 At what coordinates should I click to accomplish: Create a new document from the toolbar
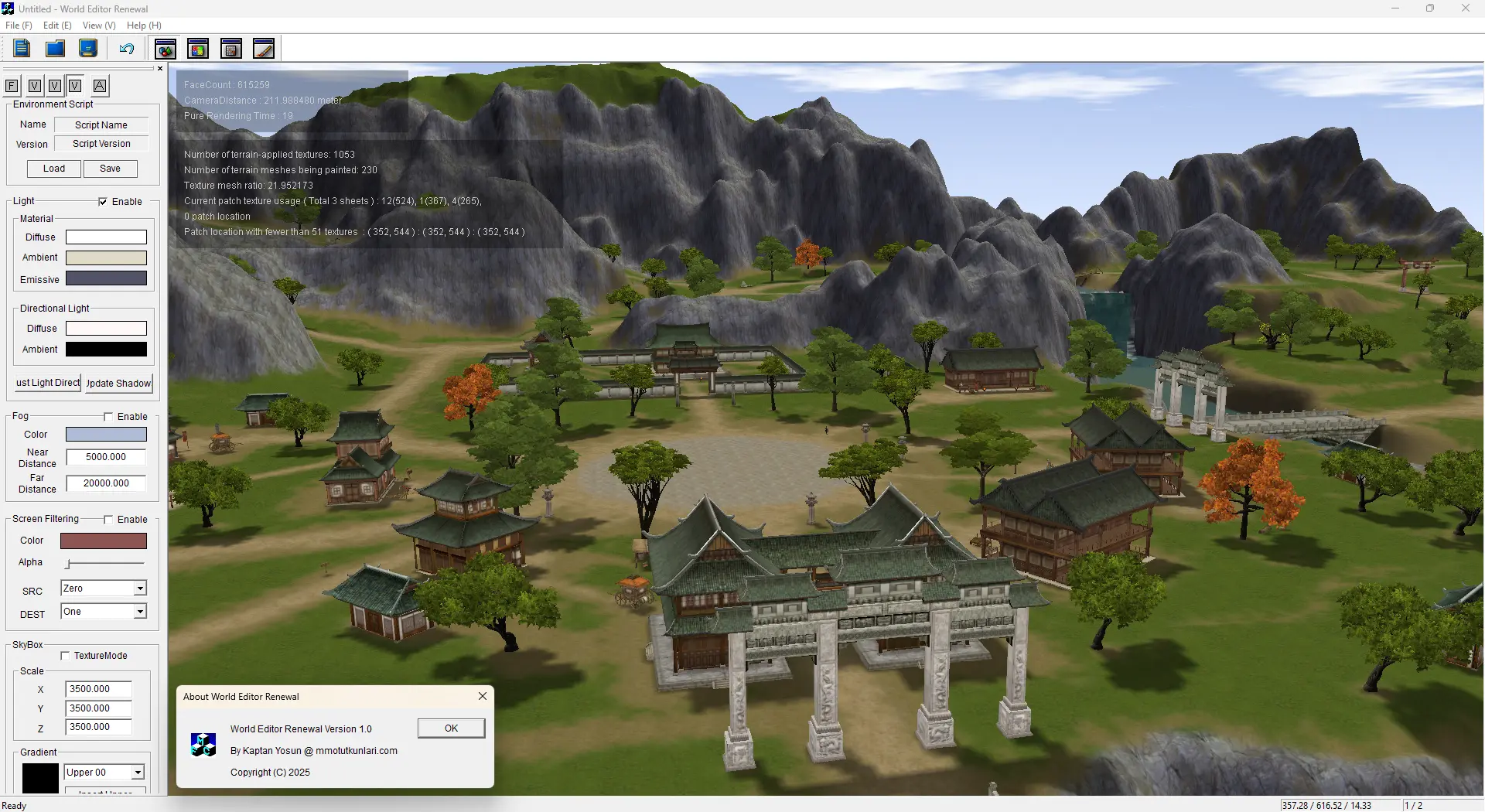coord(21,48)
